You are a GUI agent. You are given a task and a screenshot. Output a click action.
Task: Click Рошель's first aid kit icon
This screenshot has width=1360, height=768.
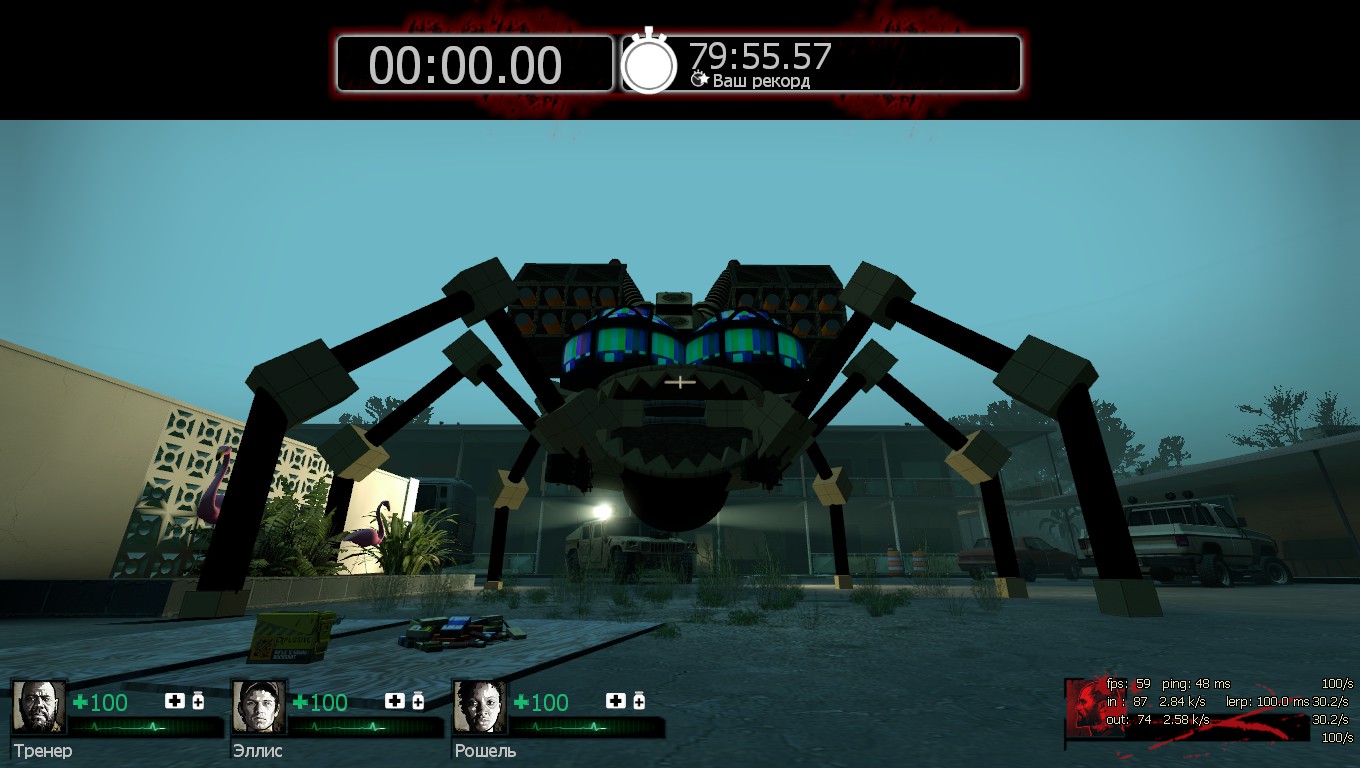click(x=616, y=701)
